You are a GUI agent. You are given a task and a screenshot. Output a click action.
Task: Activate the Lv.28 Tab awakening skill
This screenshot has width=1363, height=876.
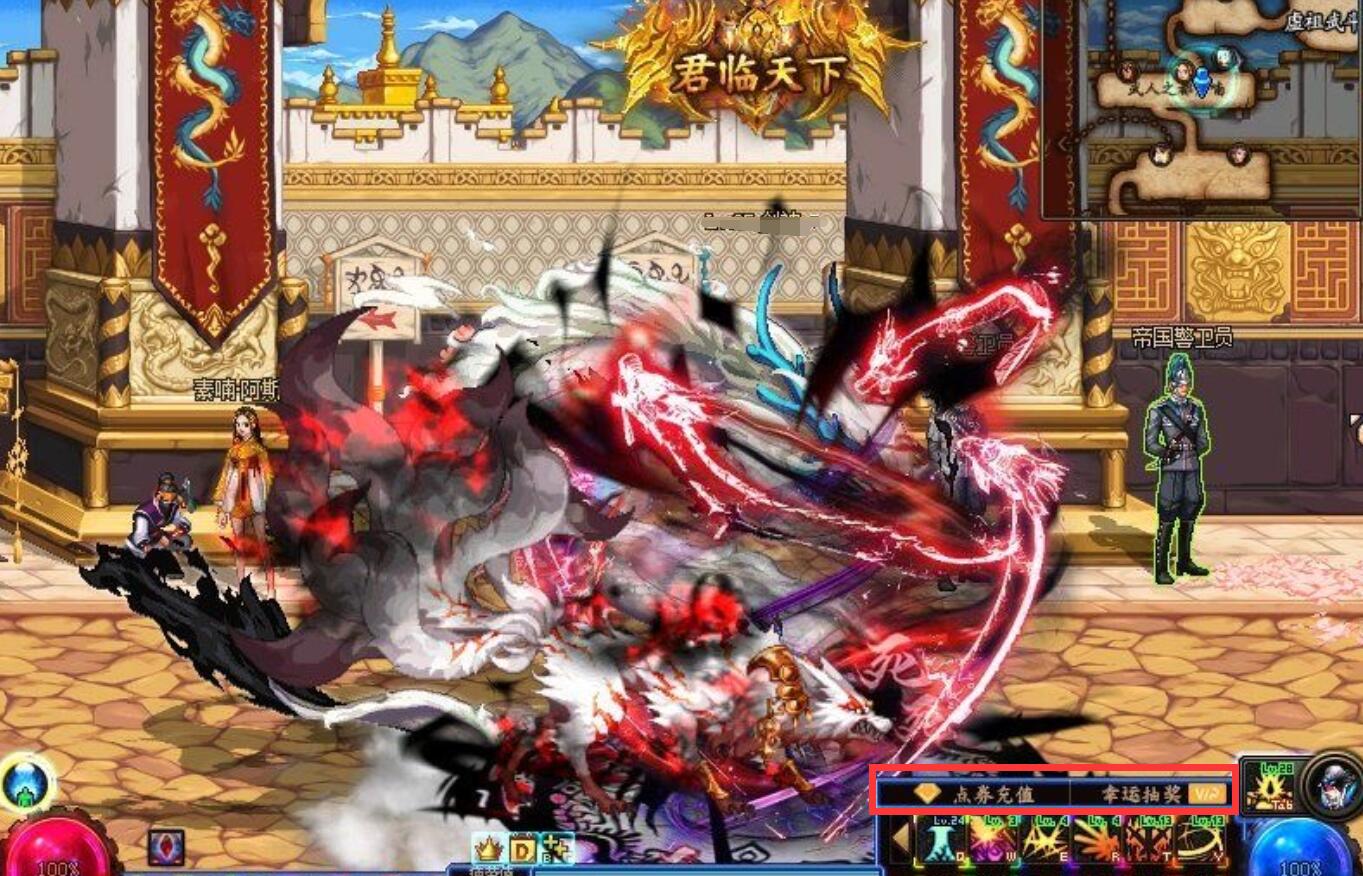click(1266, 788)
